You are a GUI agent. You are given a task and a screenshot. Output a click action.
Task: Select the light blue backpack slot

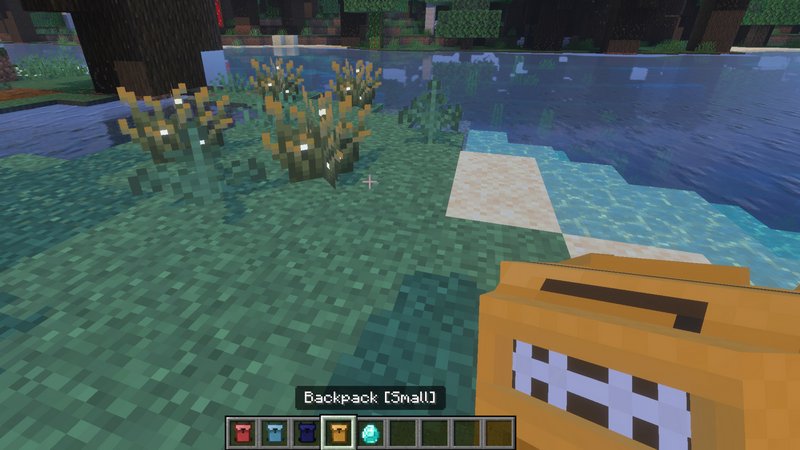click(273, 432)
